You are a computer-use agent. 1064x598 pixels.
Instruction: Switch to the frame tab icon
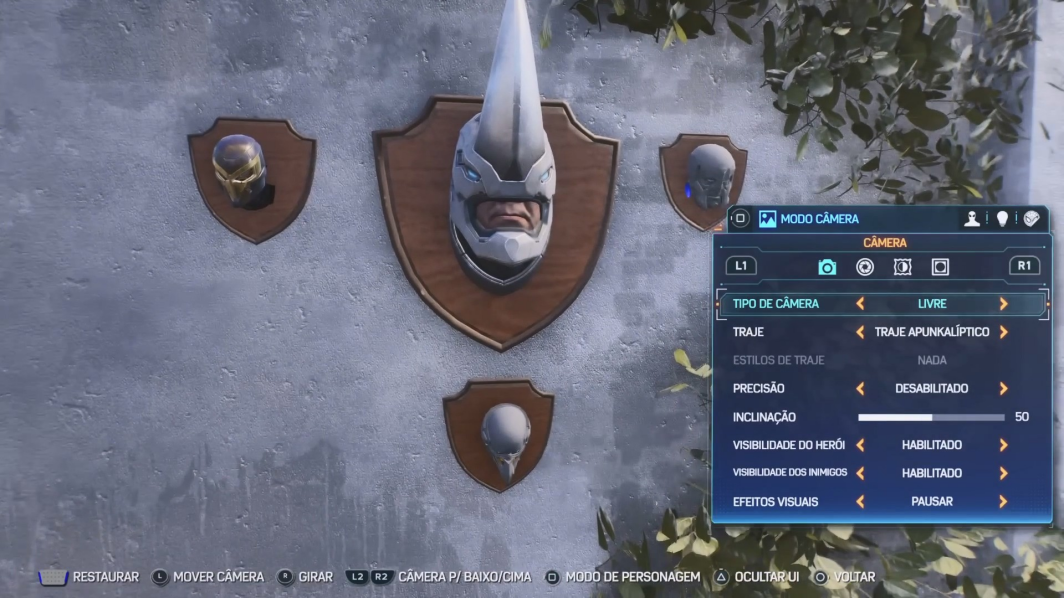click(940, 267)
